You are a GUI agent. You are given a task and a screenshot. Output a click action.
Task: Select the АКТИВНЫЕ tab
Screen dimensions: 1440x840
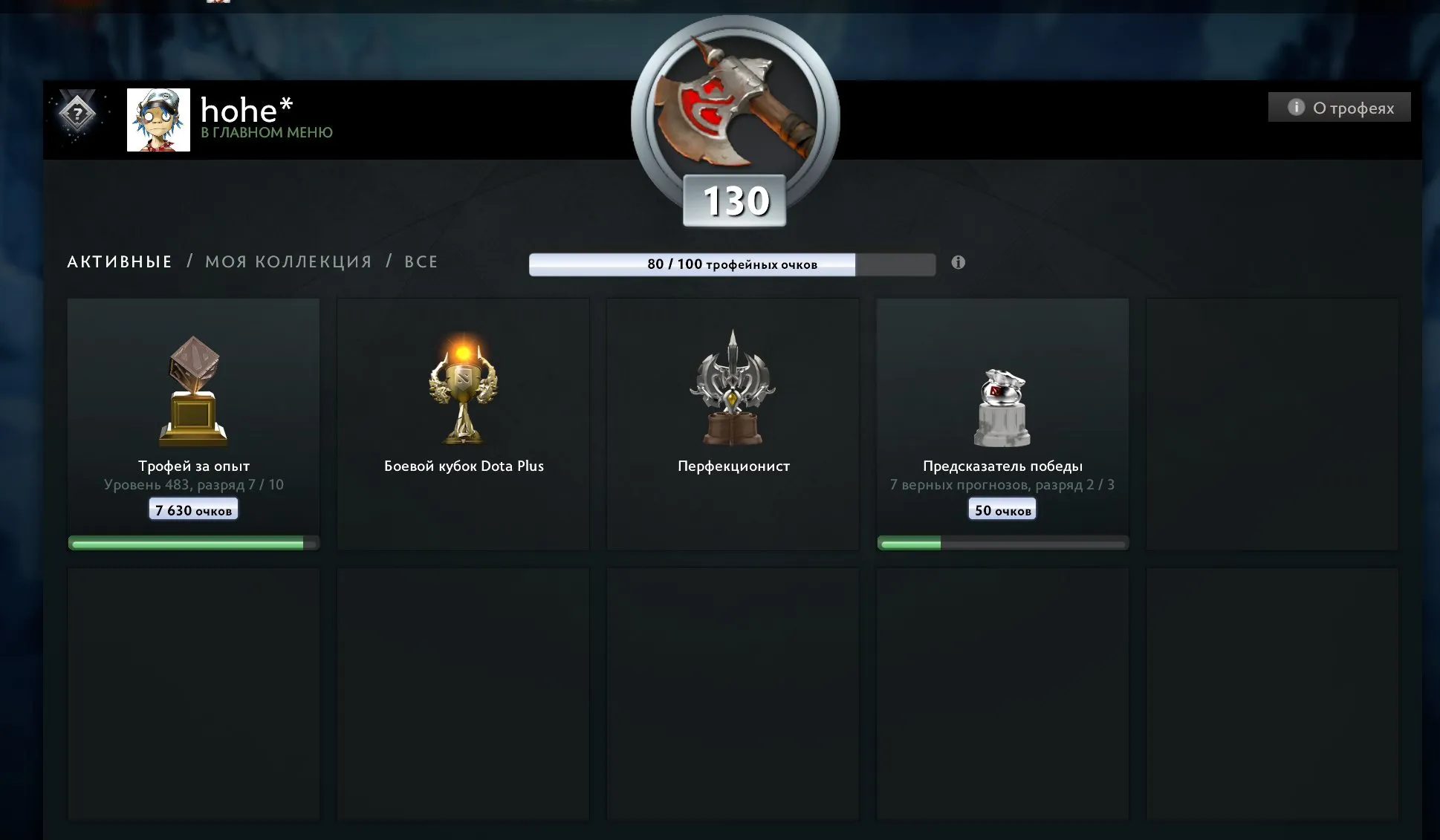click(119, 261)
